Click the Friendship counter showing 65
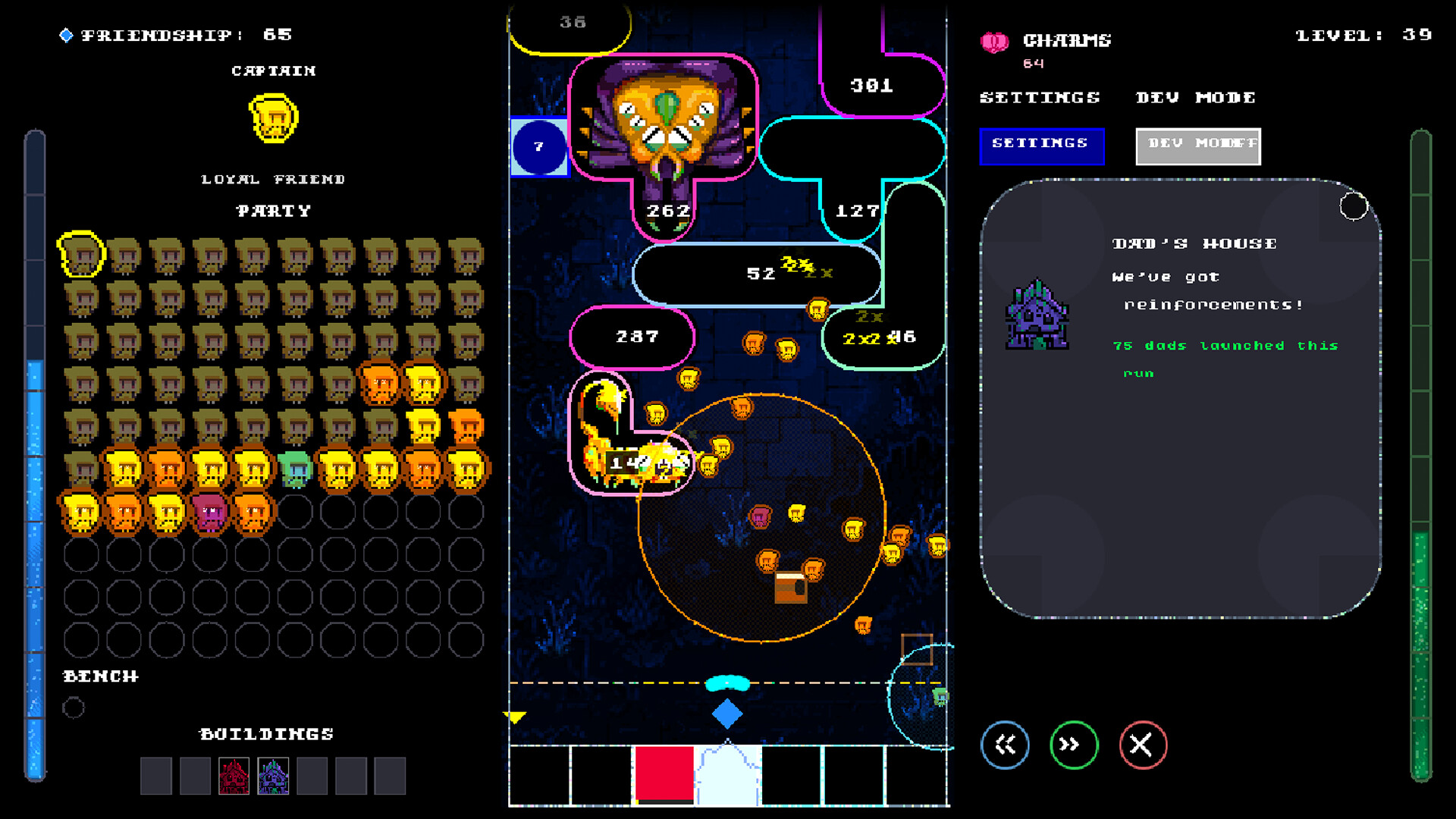The height and width of the screenshot is (819, 1456). (174, 34)
